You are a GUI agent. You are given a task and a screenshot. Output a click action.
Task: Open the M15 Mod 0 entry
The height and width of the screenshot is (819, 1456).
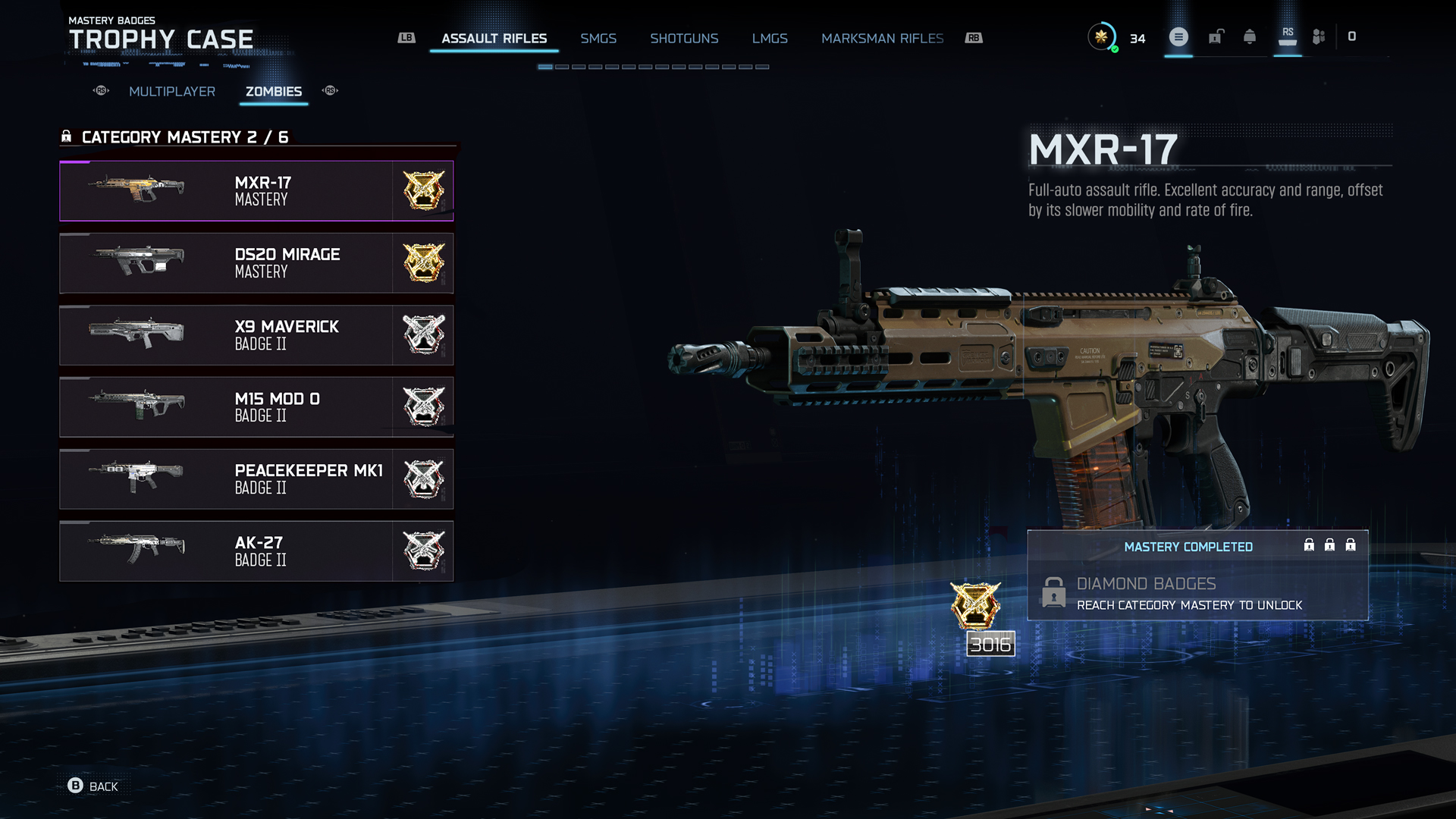[x=256, y=407]
